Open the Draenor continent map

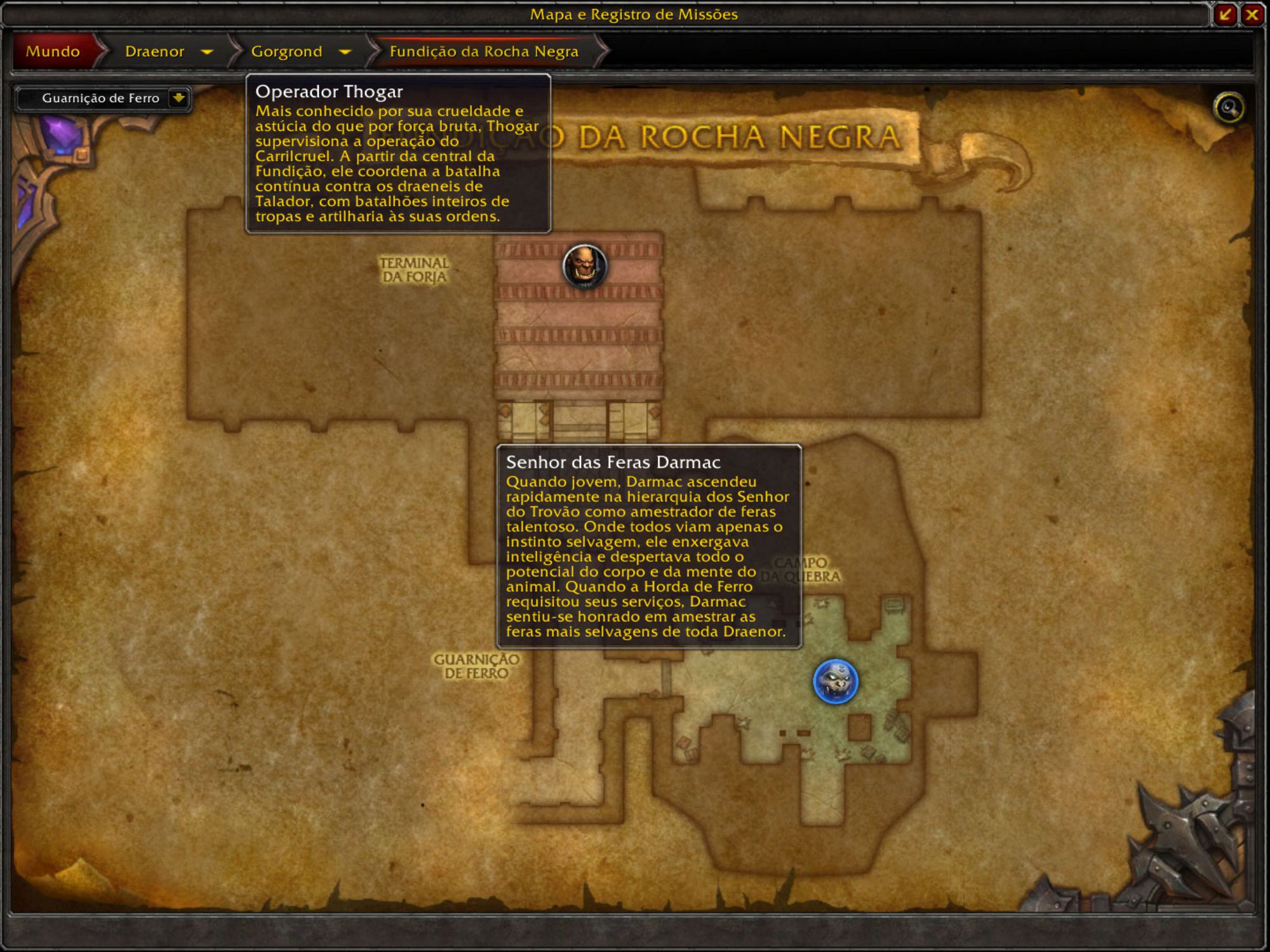click(154, 51)
